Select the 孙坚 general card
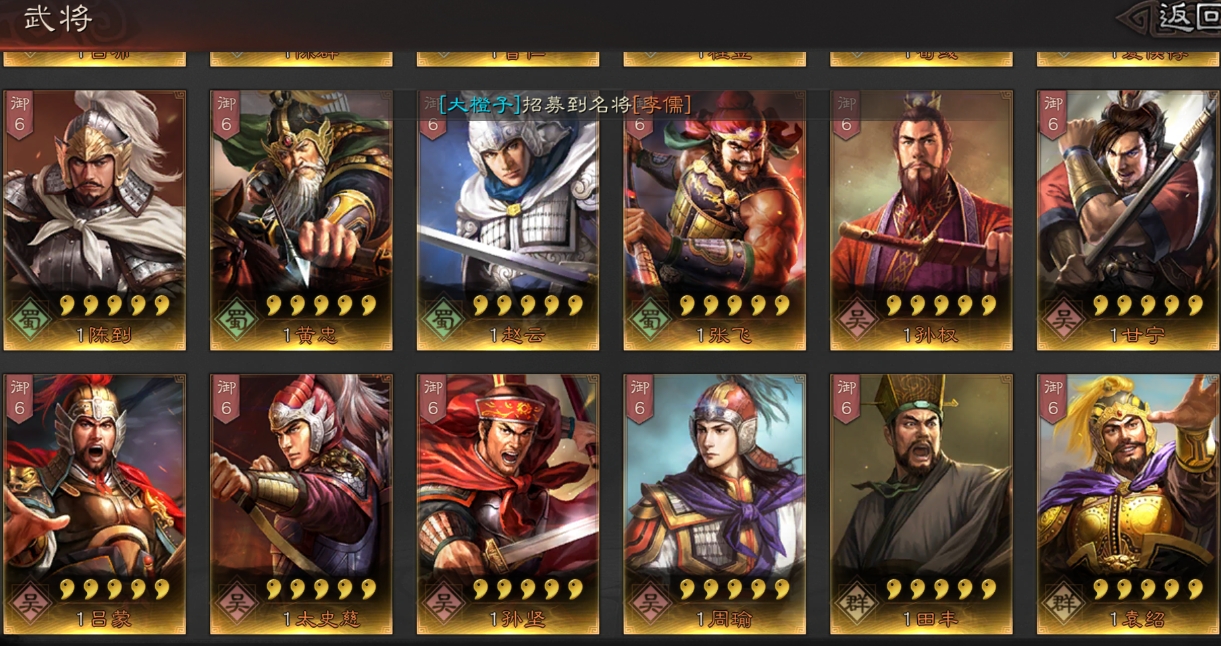The image size is (1221, 646). click(x=508, y=504)
